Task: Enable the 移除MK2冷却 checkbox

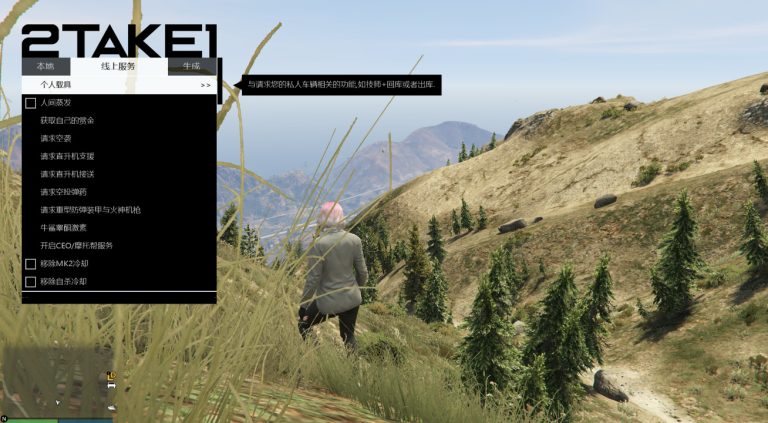Action: (31, 264)
